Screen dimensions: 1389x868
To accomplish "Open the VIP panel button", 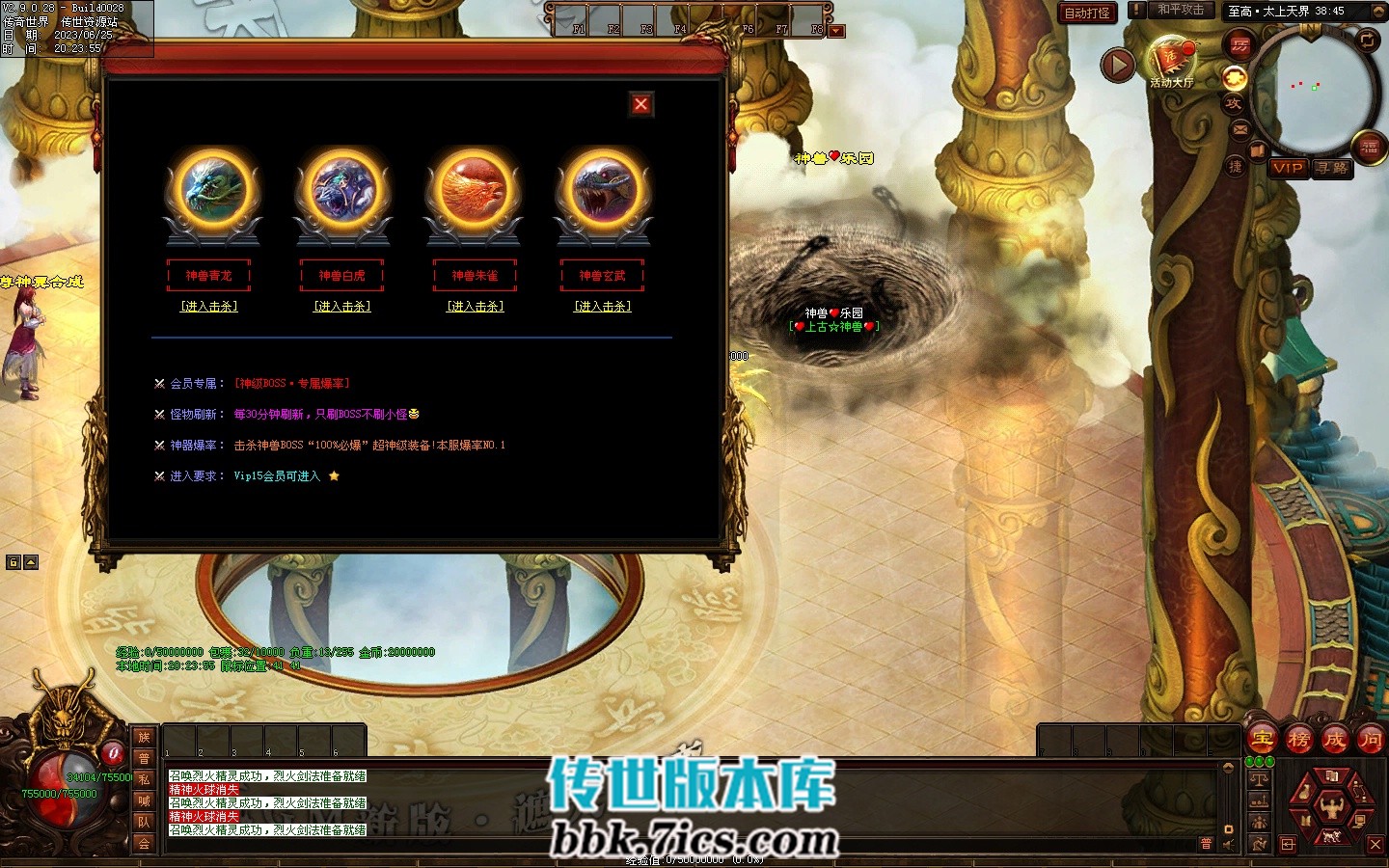I will tap(1288, 168).
